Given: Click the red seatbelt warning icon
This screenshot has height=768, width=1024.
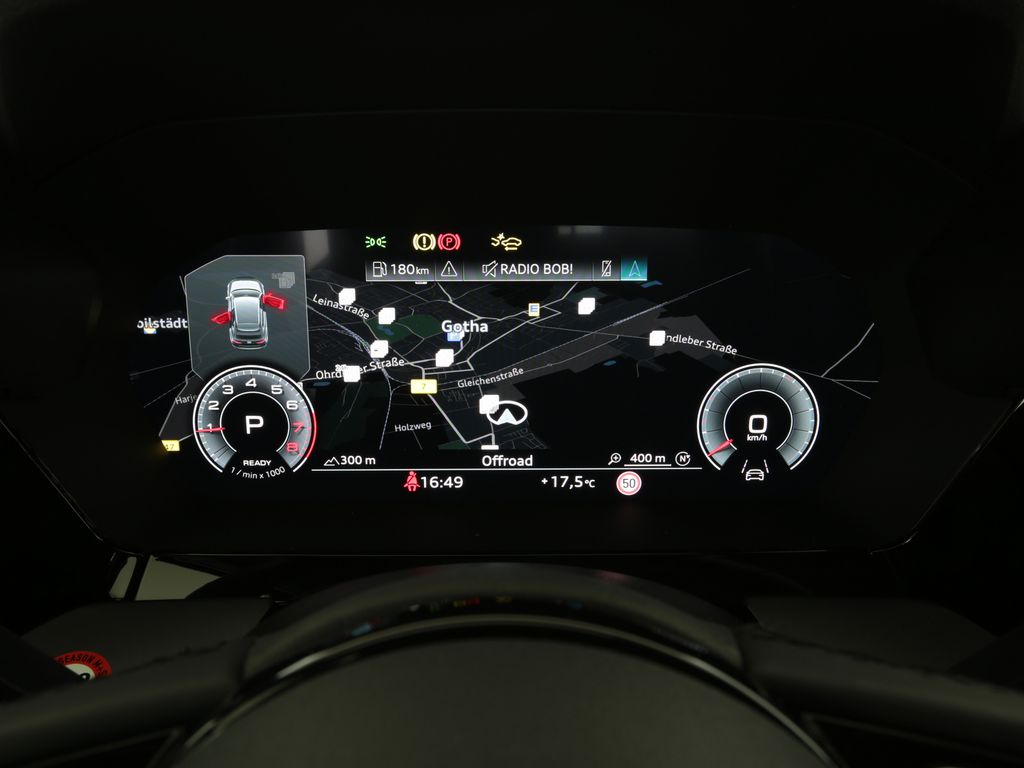Looking at the screenshot, I should point(410,482).
